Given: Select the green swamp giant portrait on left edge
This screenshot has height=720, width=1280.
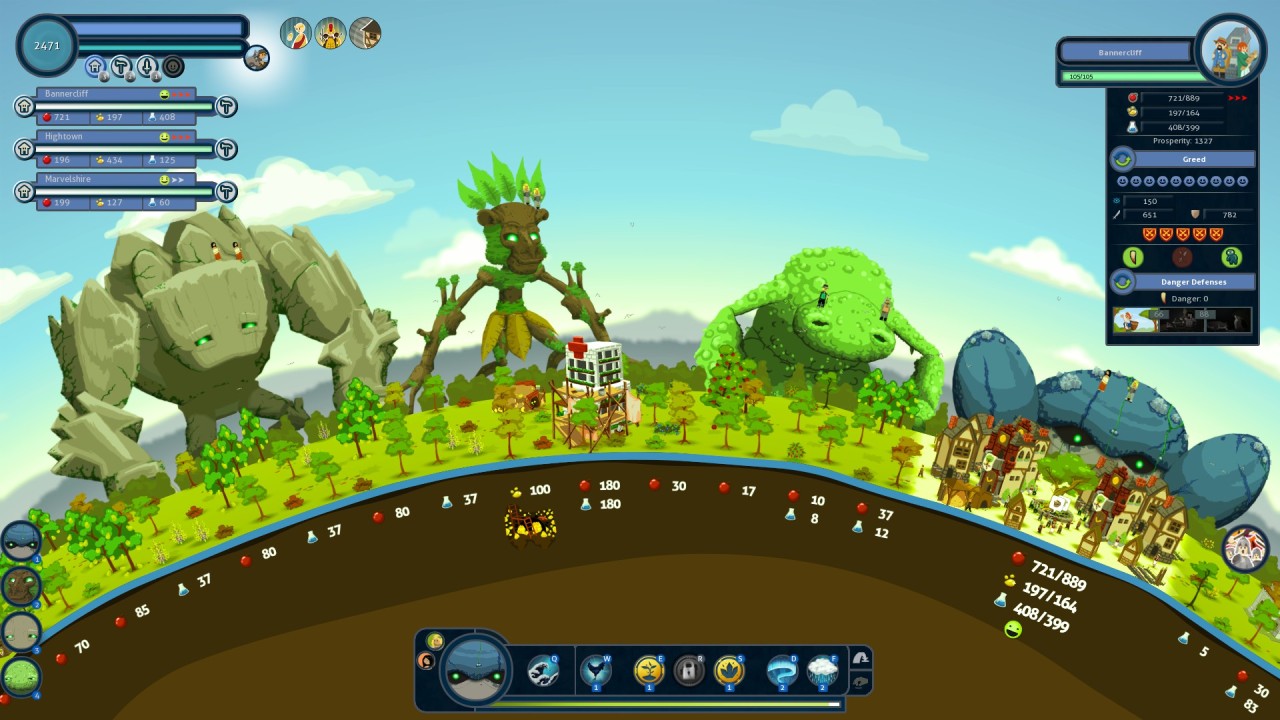Looking at the screenshot, I should 20,677.
